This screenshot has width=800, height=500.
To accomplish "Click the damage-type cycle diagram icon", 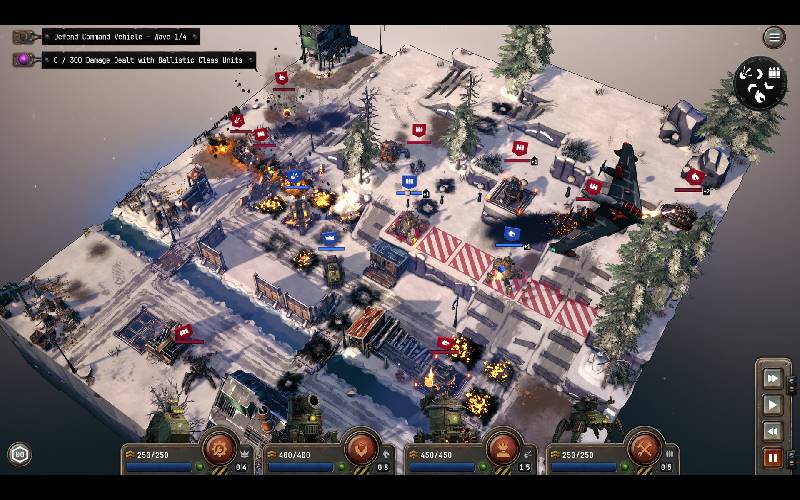I will click(760, 84).
